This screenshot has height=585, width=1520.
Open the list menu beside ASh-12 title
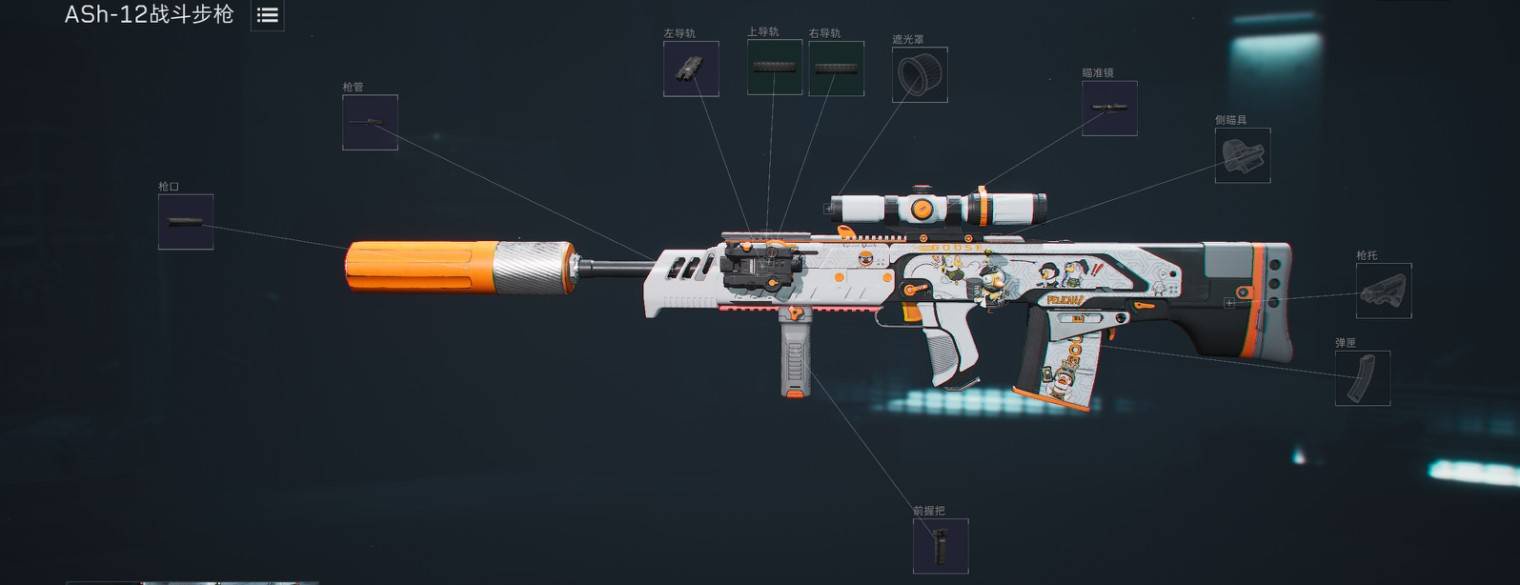267,15
